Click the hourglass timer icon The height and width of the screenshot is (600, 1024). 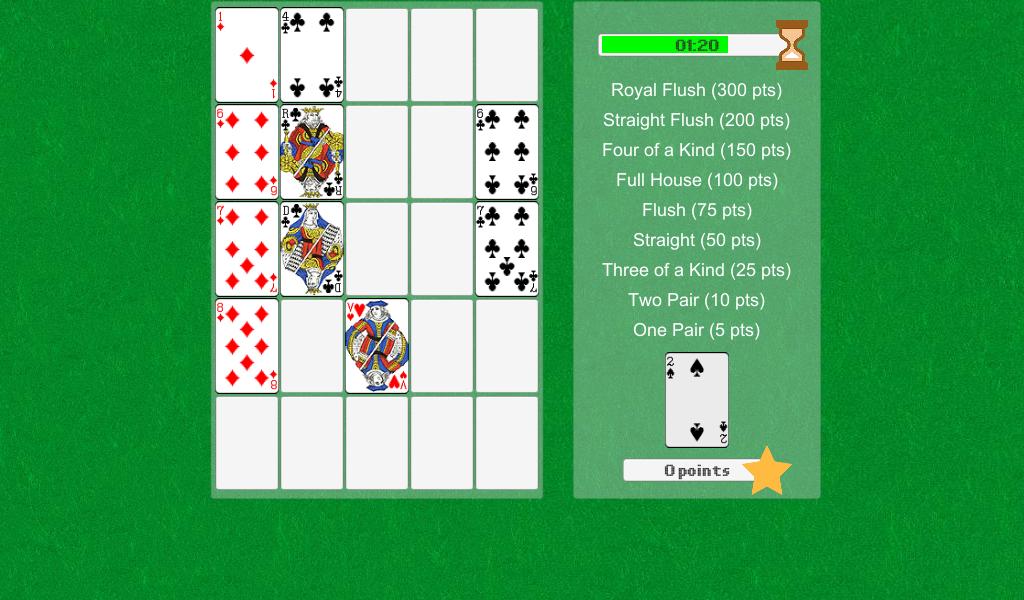click(x=792, y=45)
